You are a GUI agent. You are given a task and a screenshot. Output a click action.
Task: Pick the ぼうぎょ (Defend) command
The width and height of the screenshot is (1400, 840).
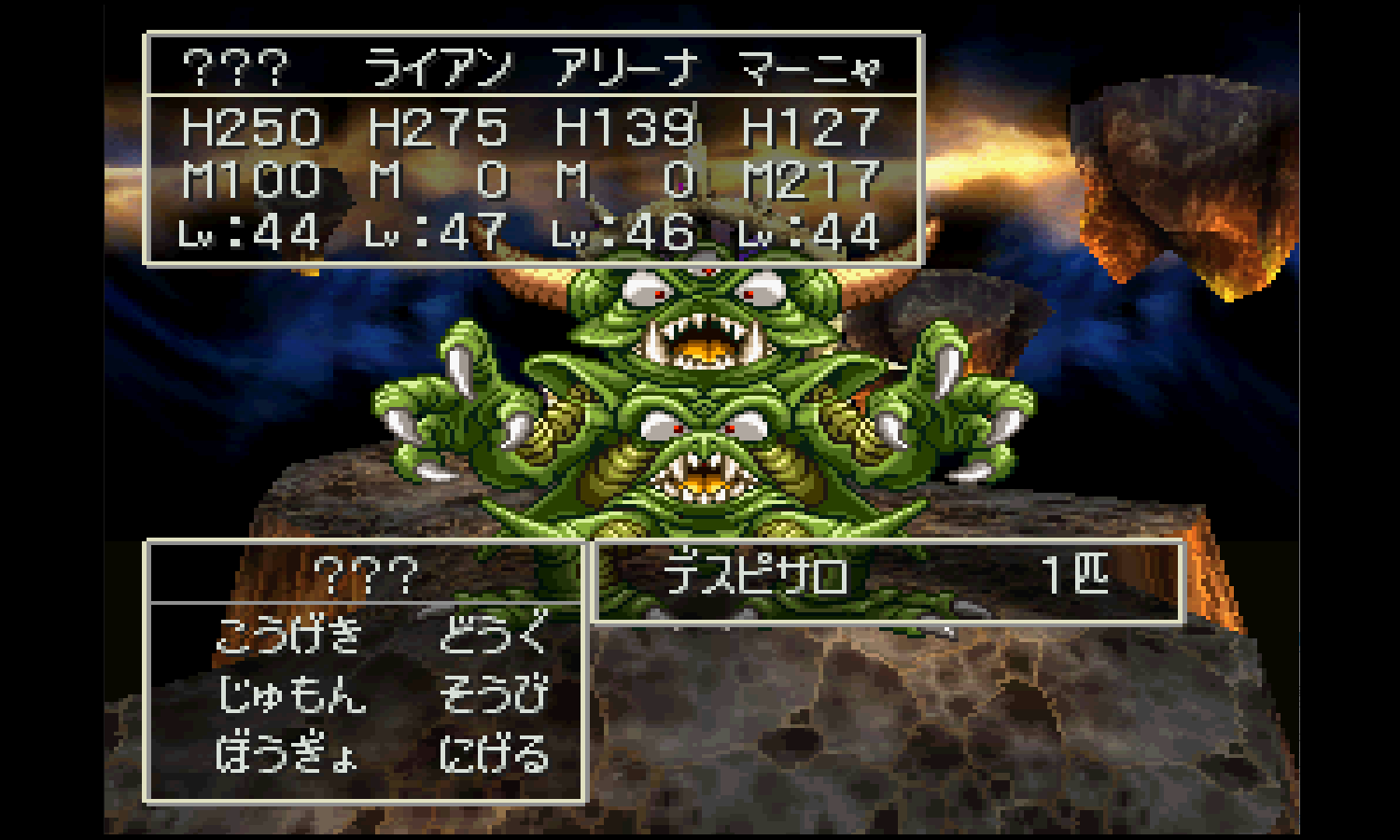tap(287, 754)
